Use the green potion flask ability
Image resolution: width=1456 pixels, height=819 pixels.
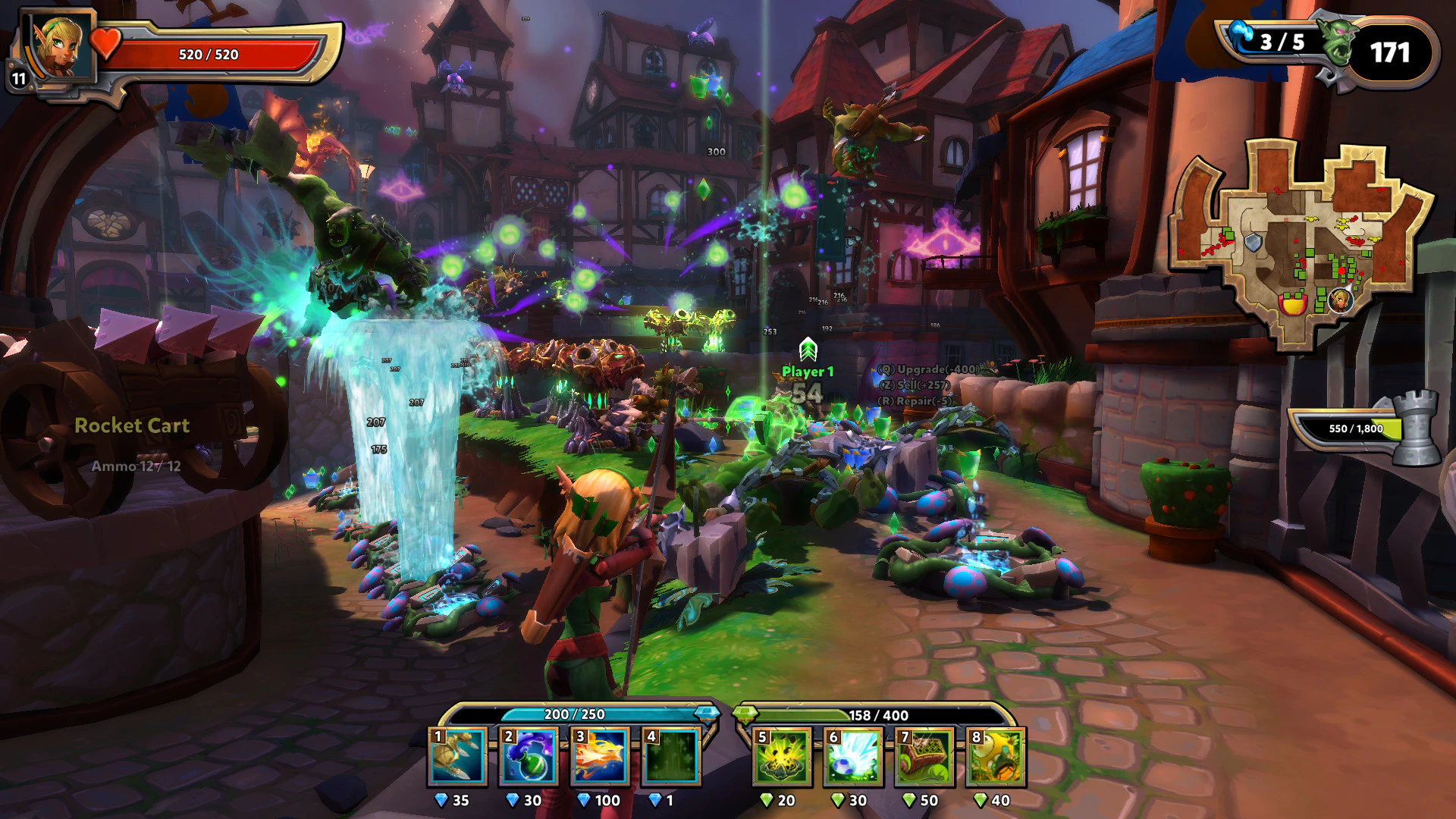pyautogui.click(x=529, y=756)
